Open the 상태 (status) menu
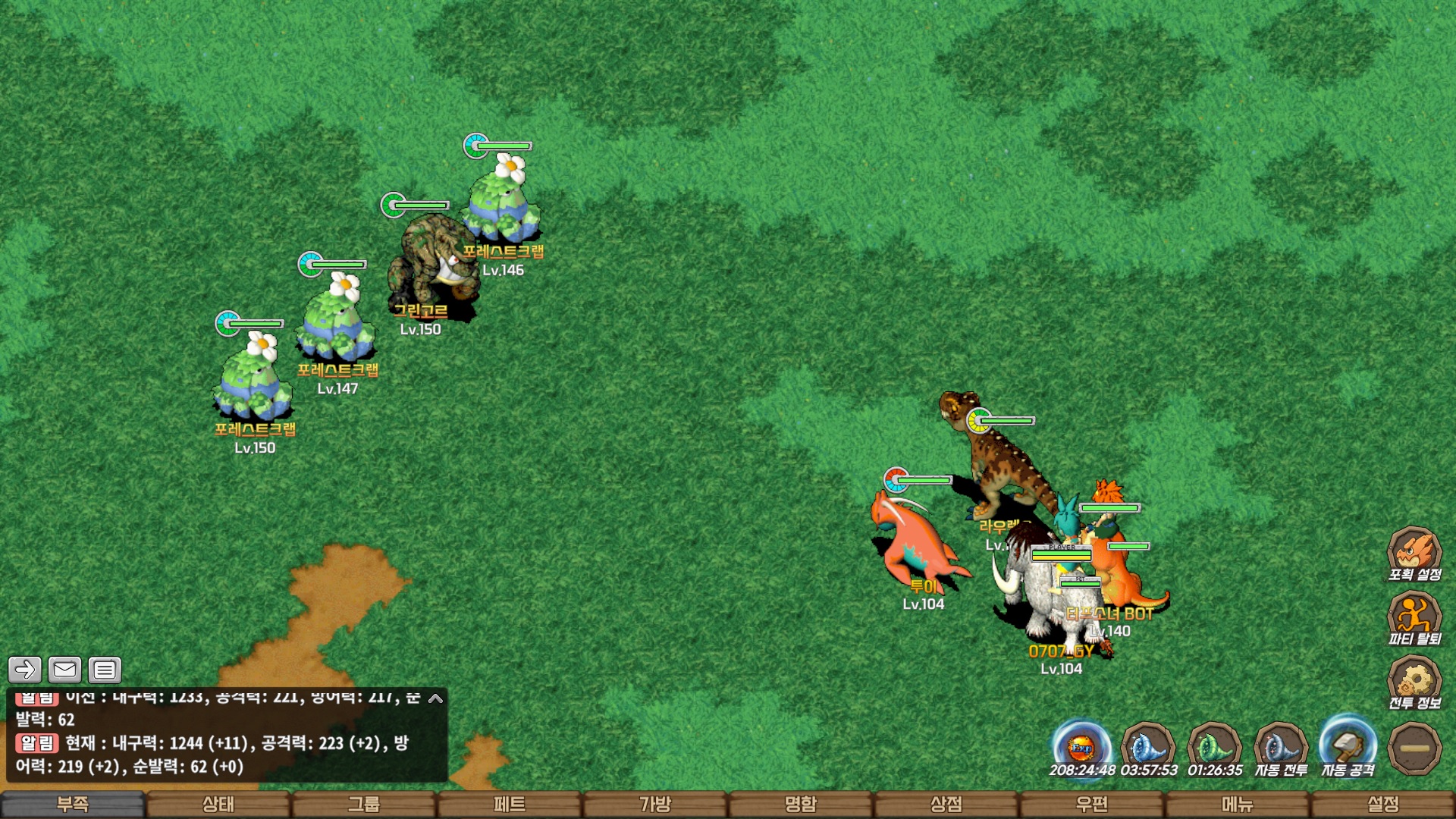Viewport: 1456px width, 819px height. 218,804
